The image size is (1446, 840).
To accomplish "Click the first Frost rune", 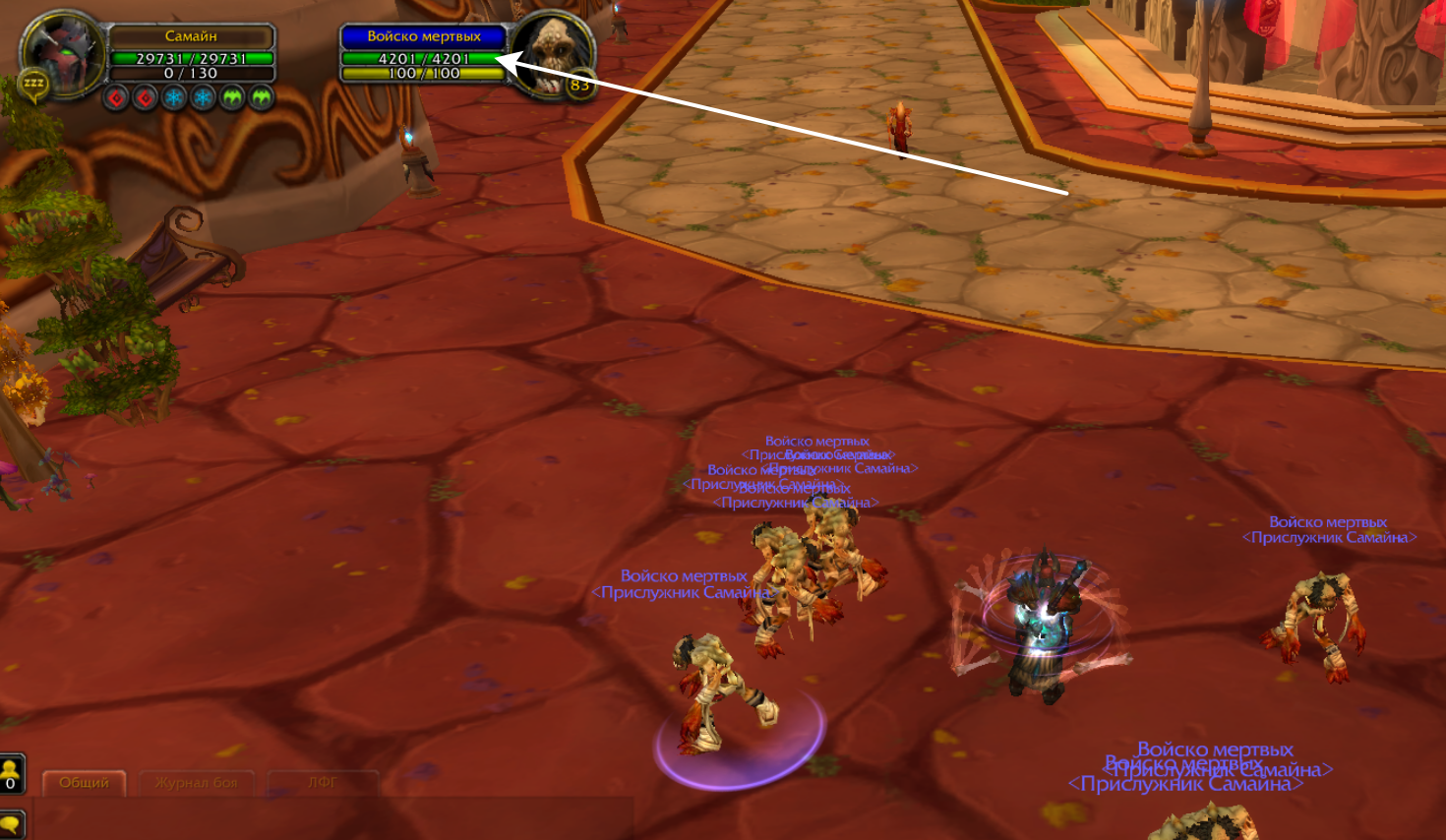I will [175, 98].
